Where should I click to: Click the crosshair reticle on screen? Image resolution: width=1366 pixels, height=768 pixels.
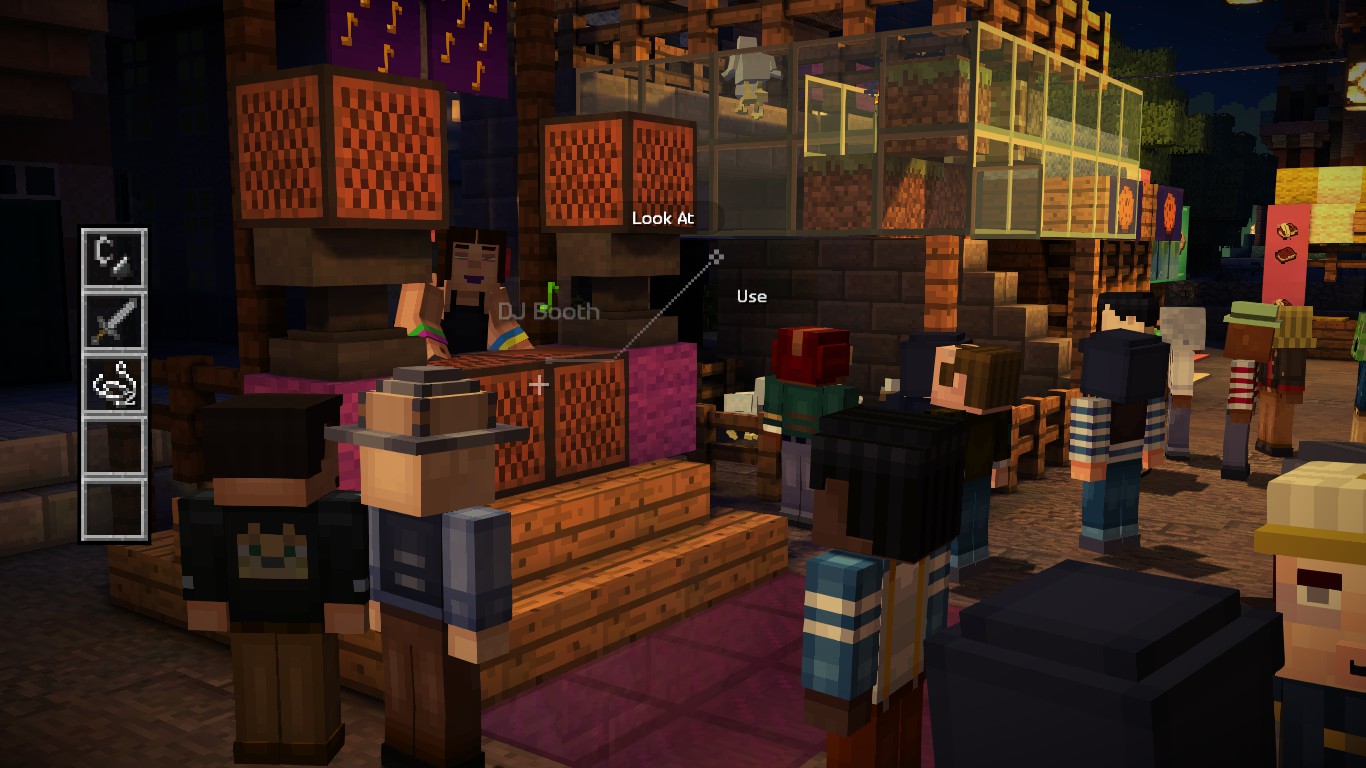tap(540, 382)
